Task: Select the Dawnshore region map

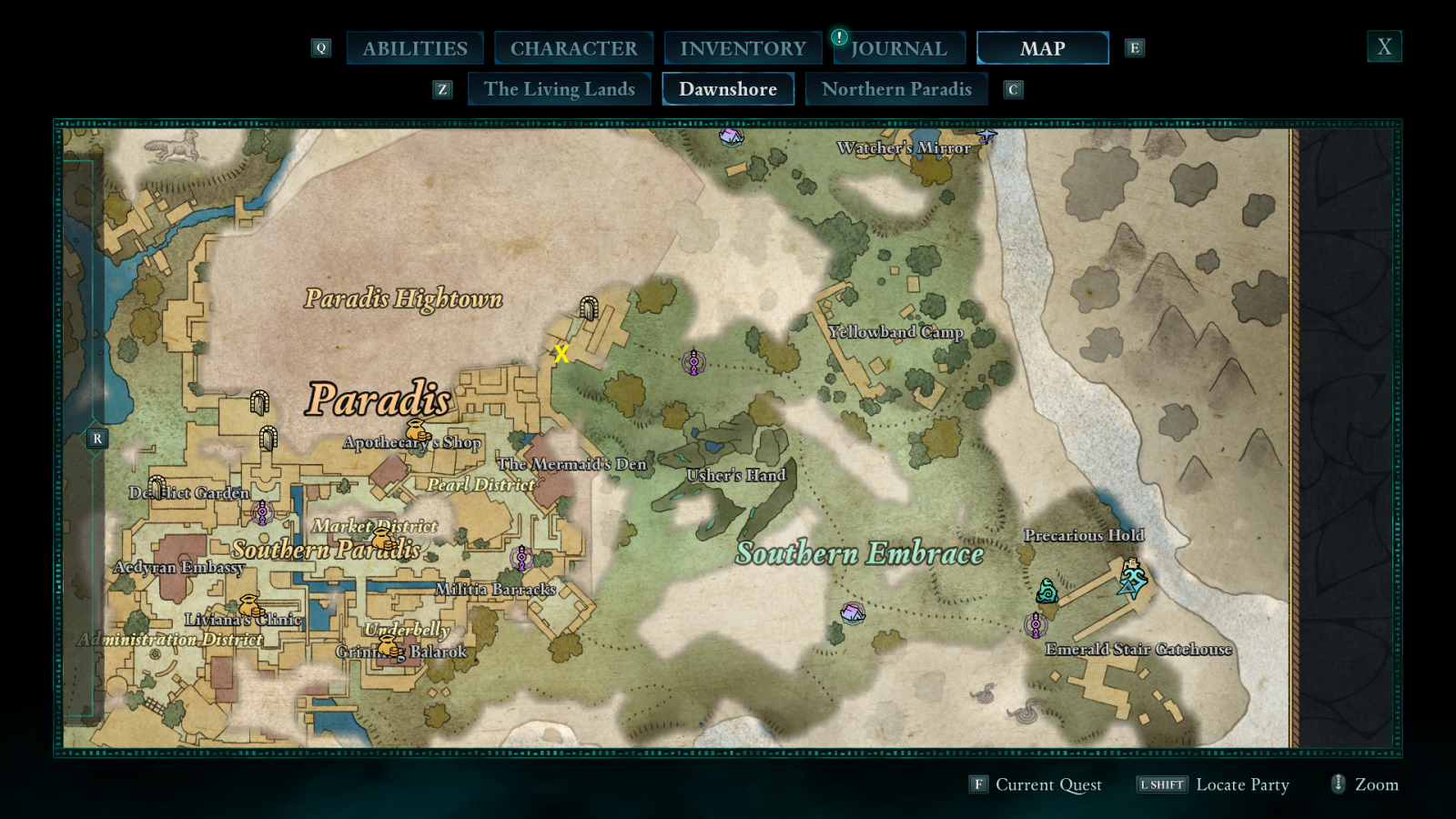Action: point(728,89)
